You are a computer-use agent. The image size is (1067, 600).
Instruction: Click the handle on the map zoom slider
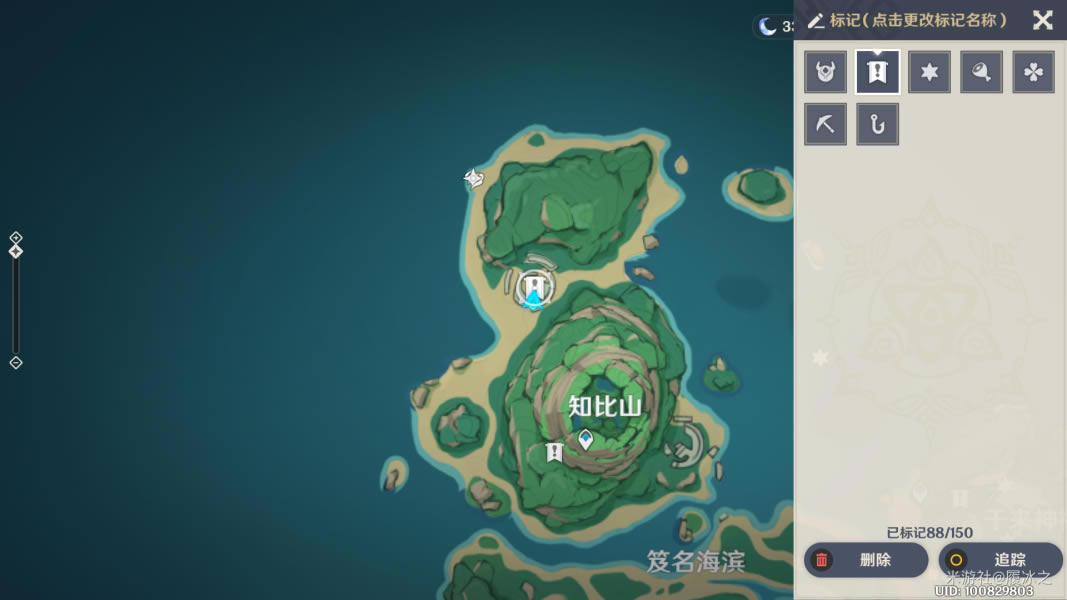coord(16,251)
